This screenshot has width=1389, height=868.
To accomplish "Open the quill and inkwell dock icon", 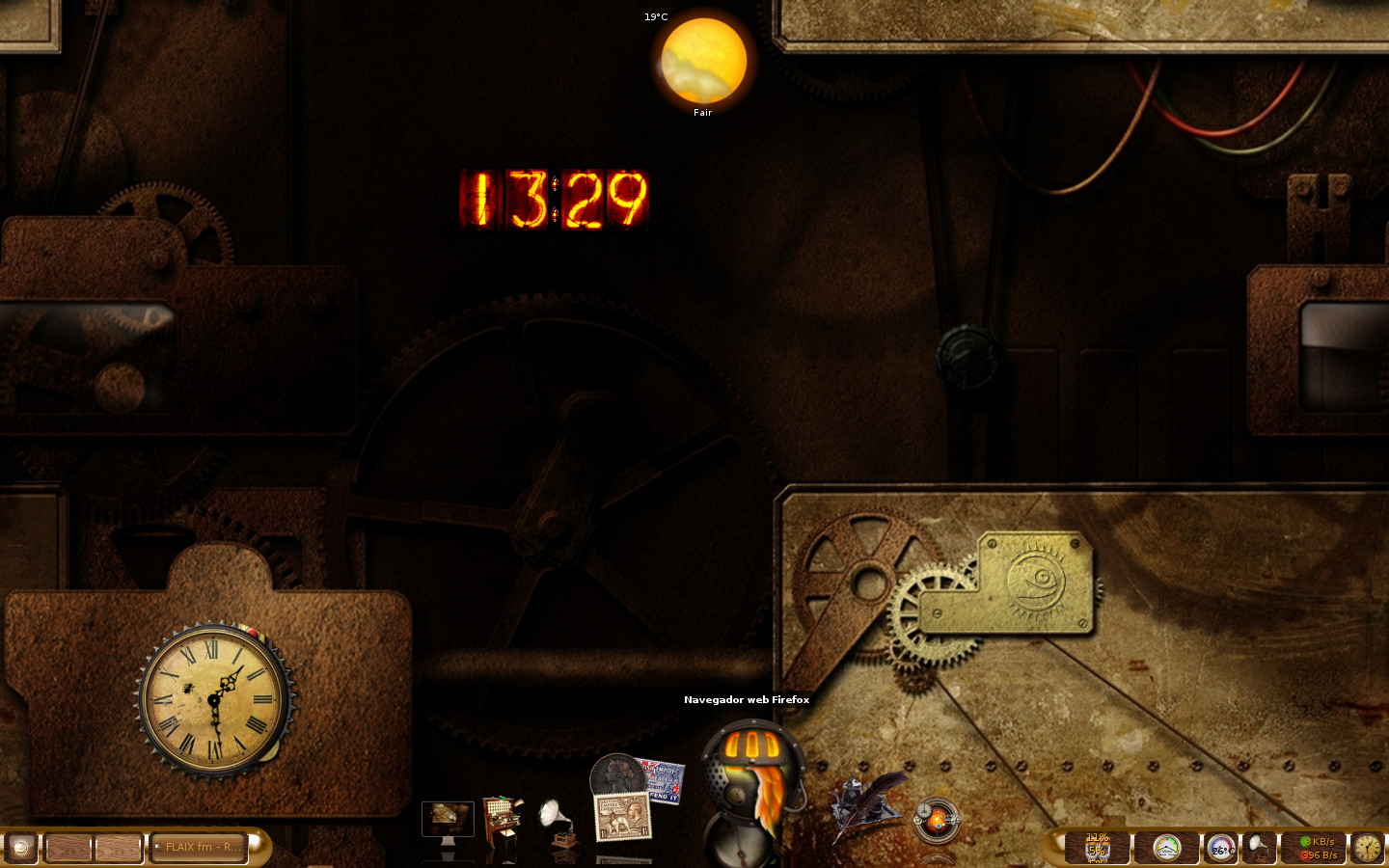I will [x=867, y=805].
